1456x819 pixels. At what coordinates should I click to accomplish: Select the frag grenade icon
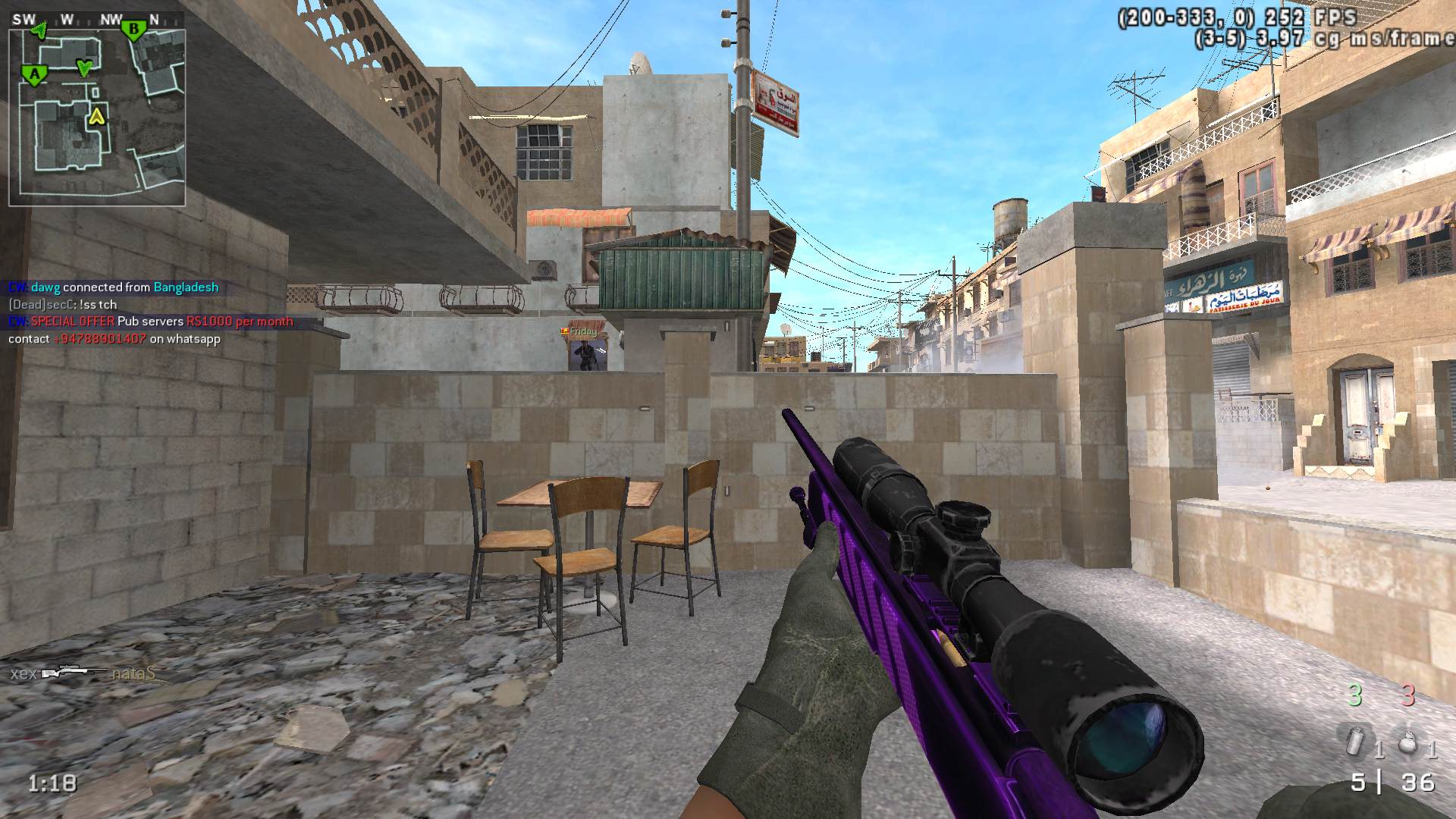(1408, 742)
